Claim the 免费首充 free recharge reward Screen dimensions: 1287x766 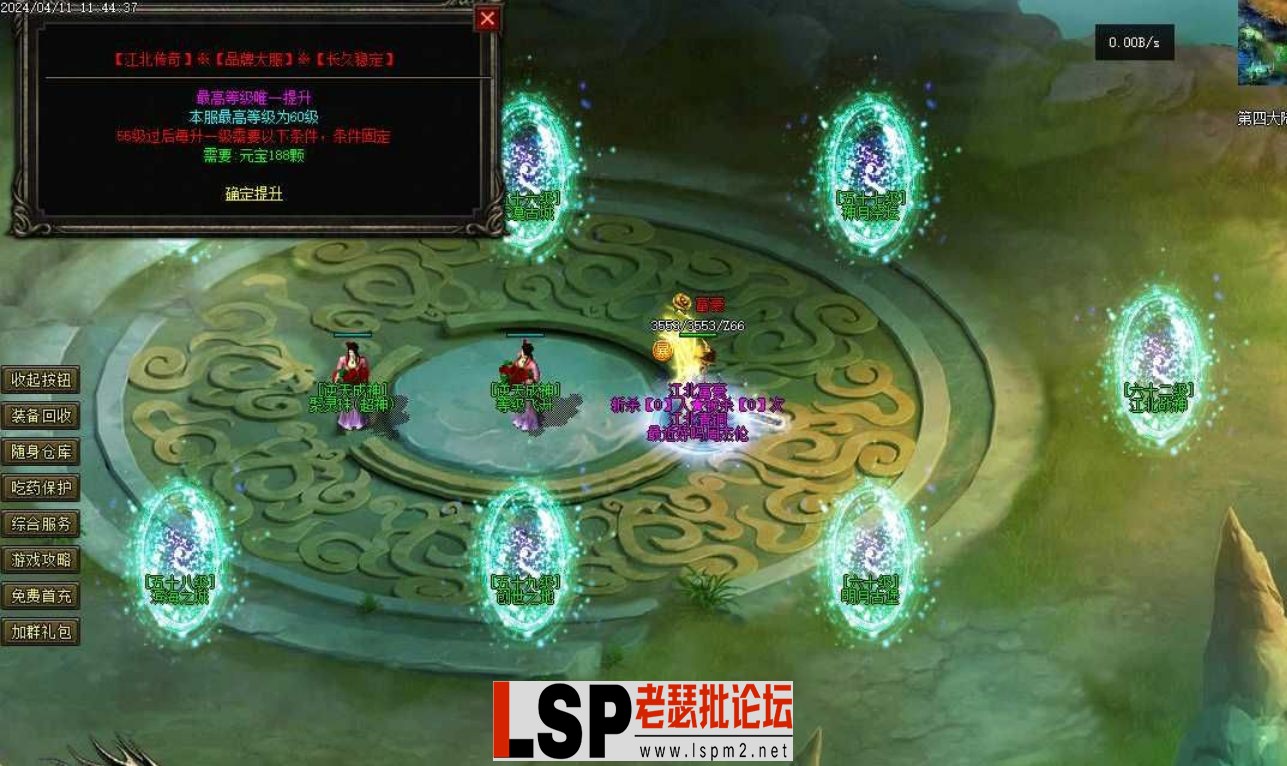pyautogui.click(x=41, y=596)
